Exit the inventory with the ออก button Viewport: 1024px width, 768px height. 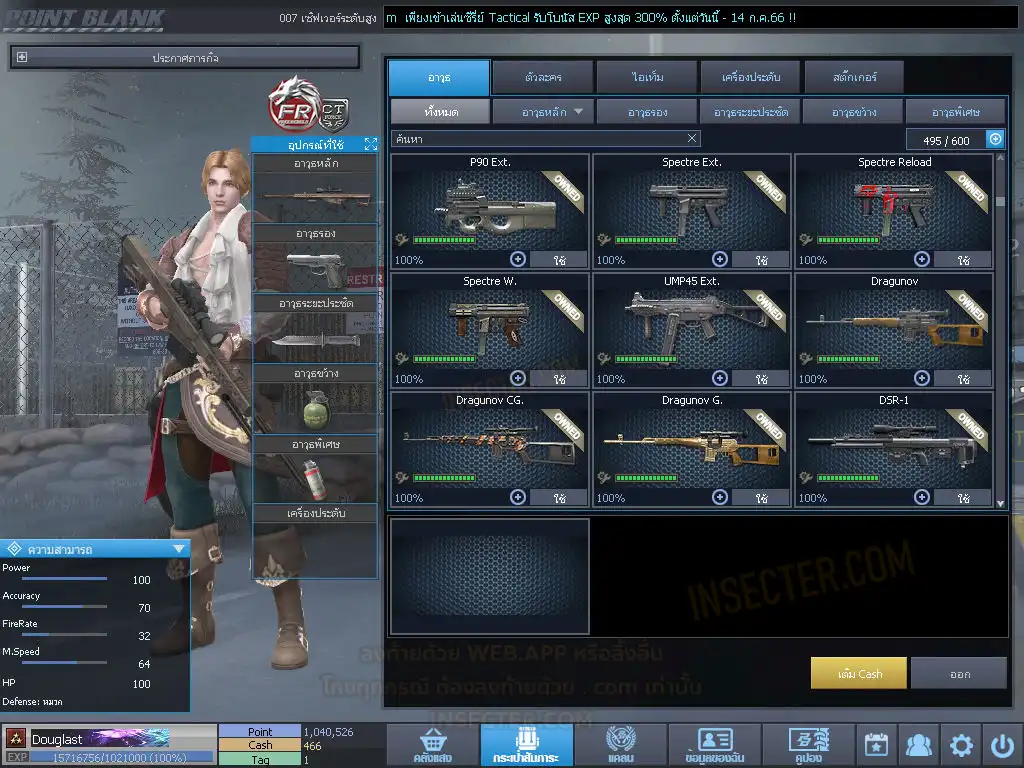(x=959, y=673)
